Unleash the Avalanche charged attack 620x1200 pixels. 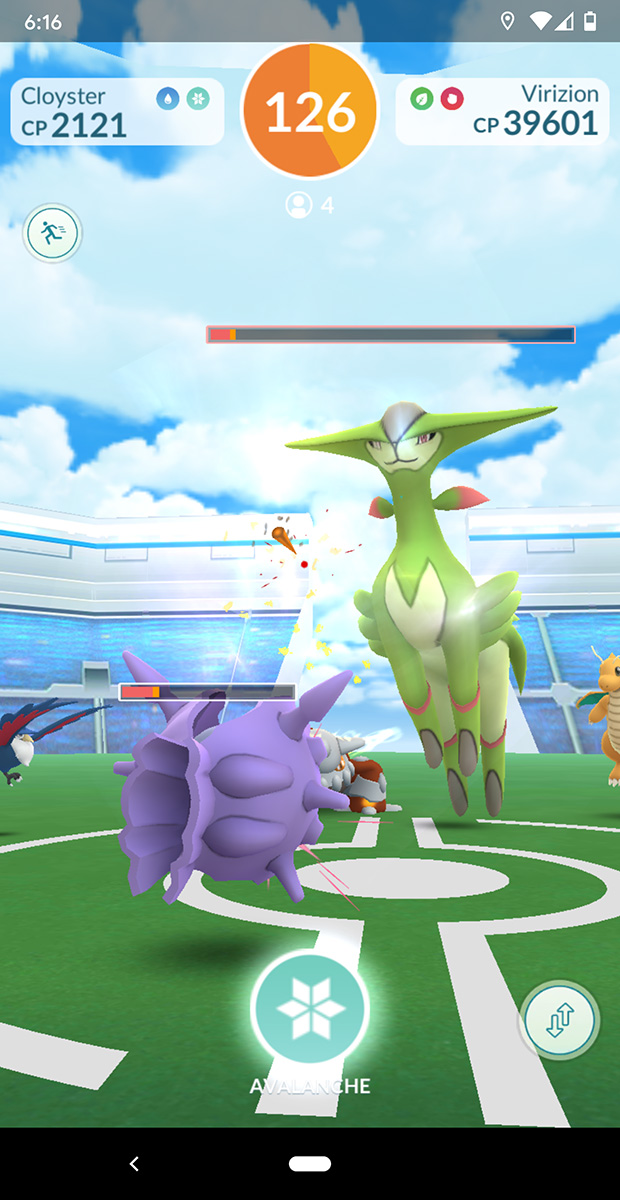point(310,1007)
